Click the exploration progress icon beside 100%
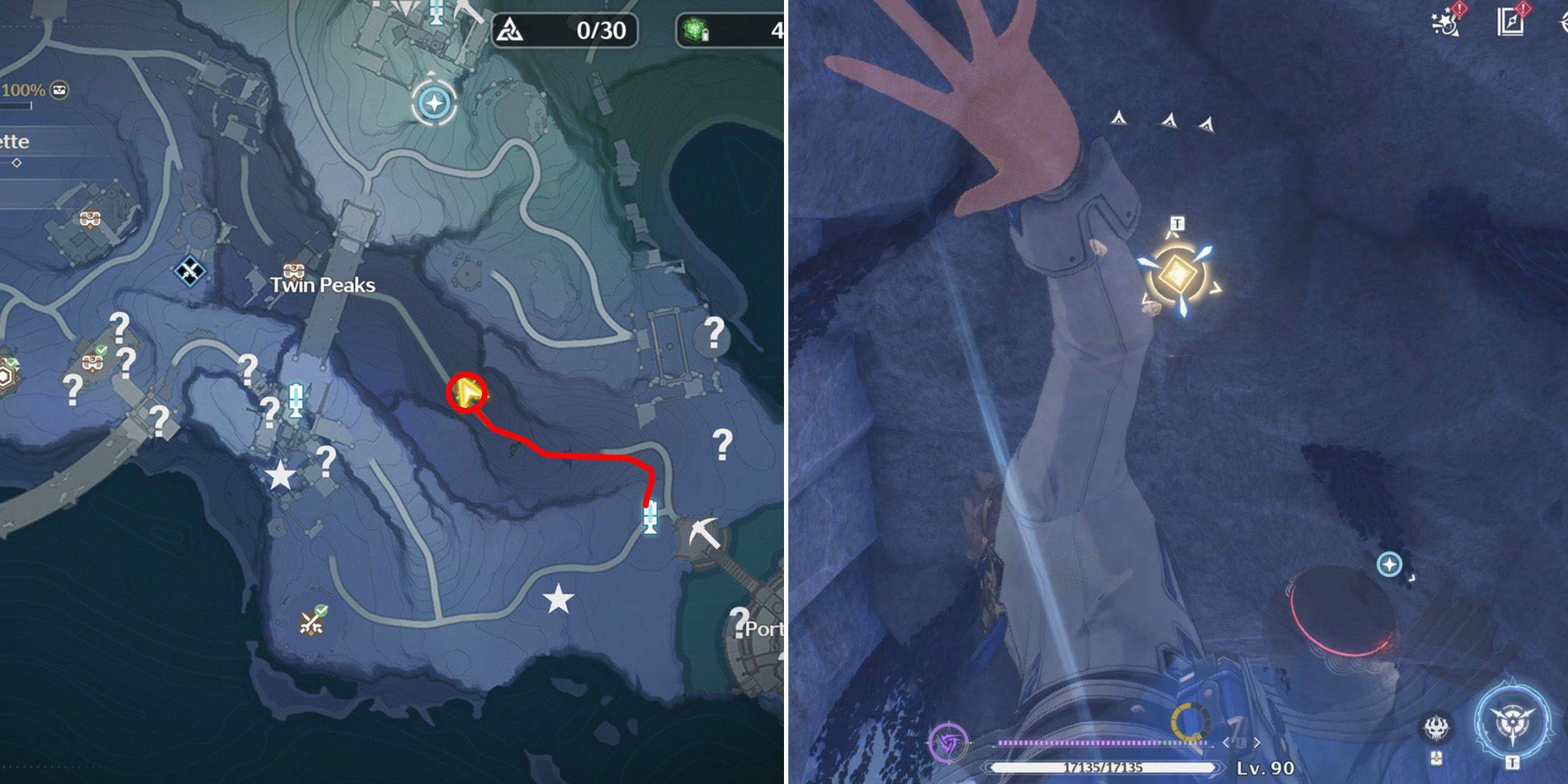1568x784 pixels. point(60,90)
